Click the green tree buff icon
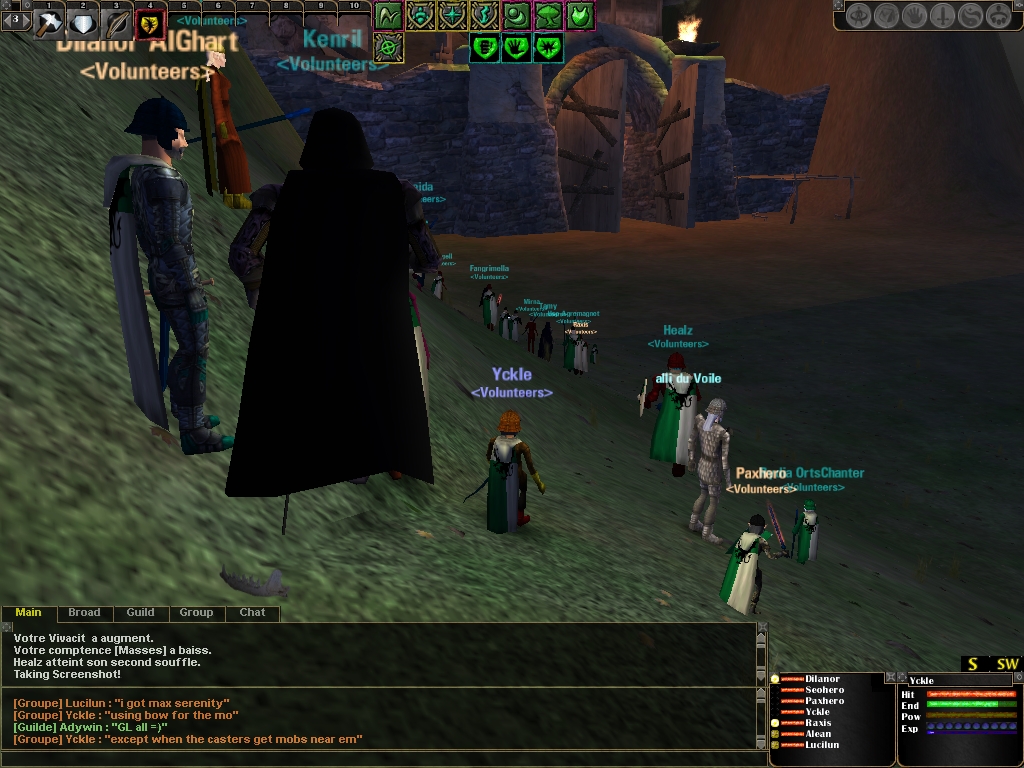1024x768 pixels. (x=548, y=16)
